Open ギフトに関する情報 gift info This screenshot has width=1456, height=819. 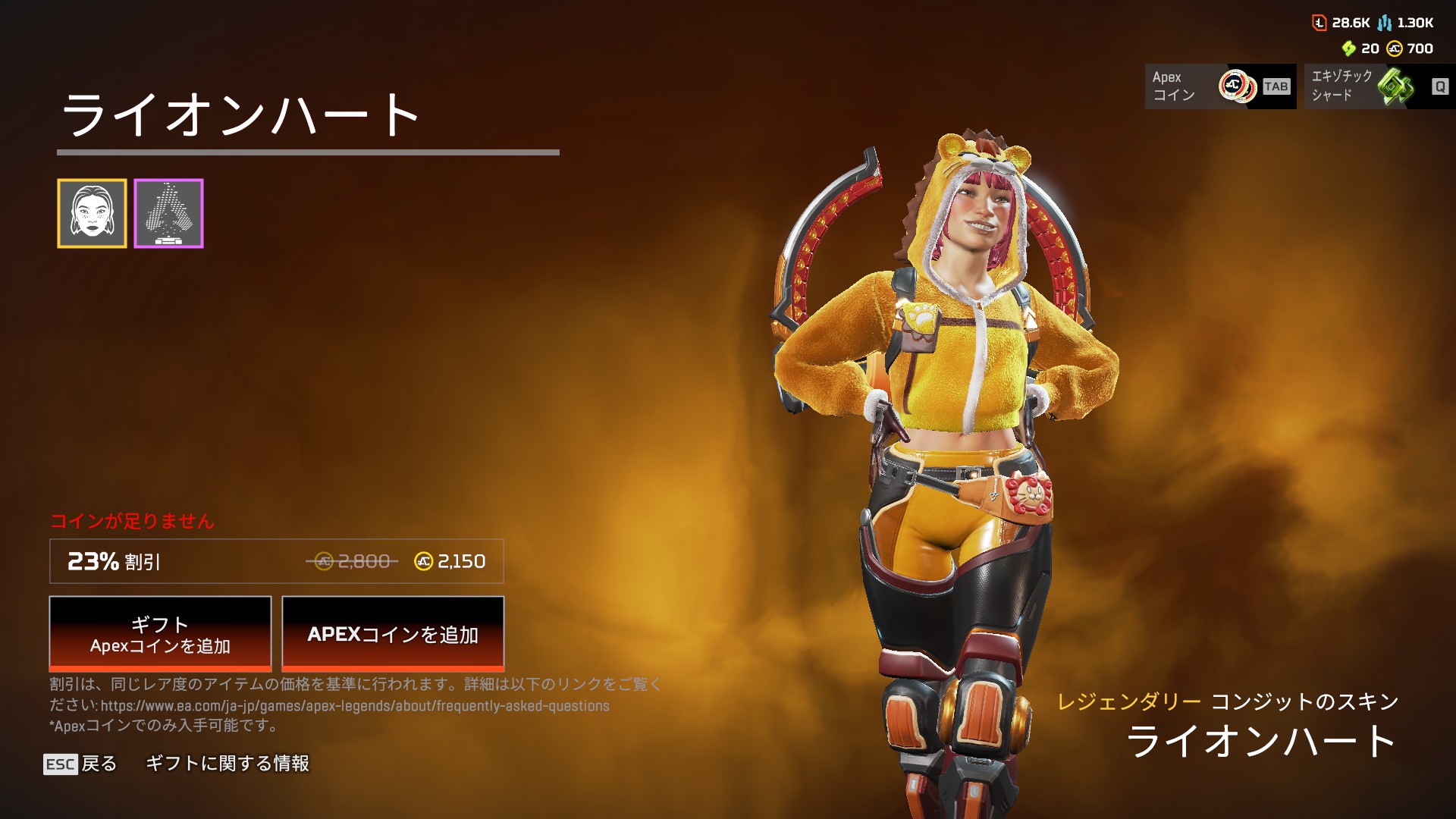(x=227, y=764)
